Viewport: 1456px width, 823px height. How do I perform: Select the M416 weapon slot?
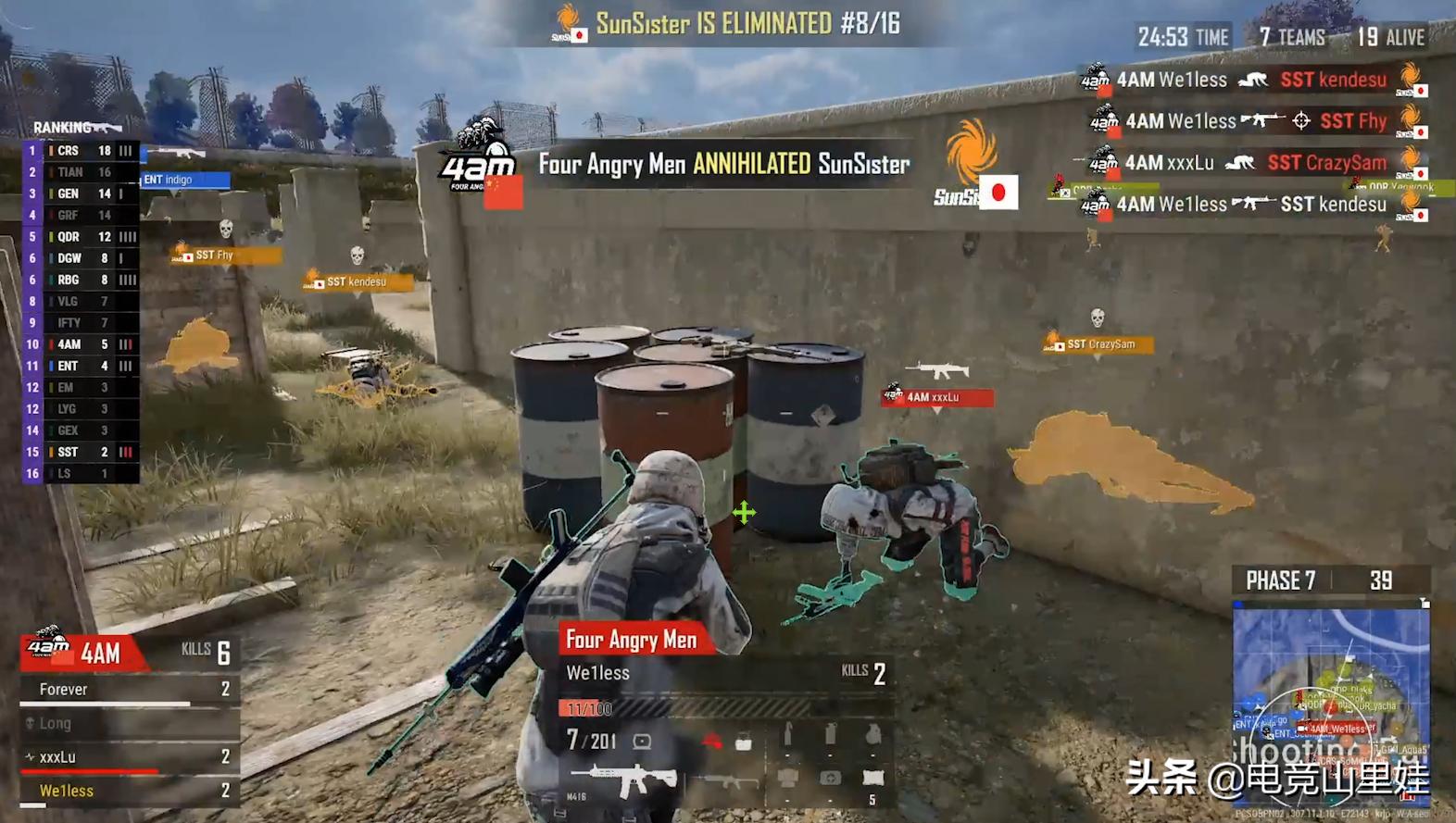(621, 780)
